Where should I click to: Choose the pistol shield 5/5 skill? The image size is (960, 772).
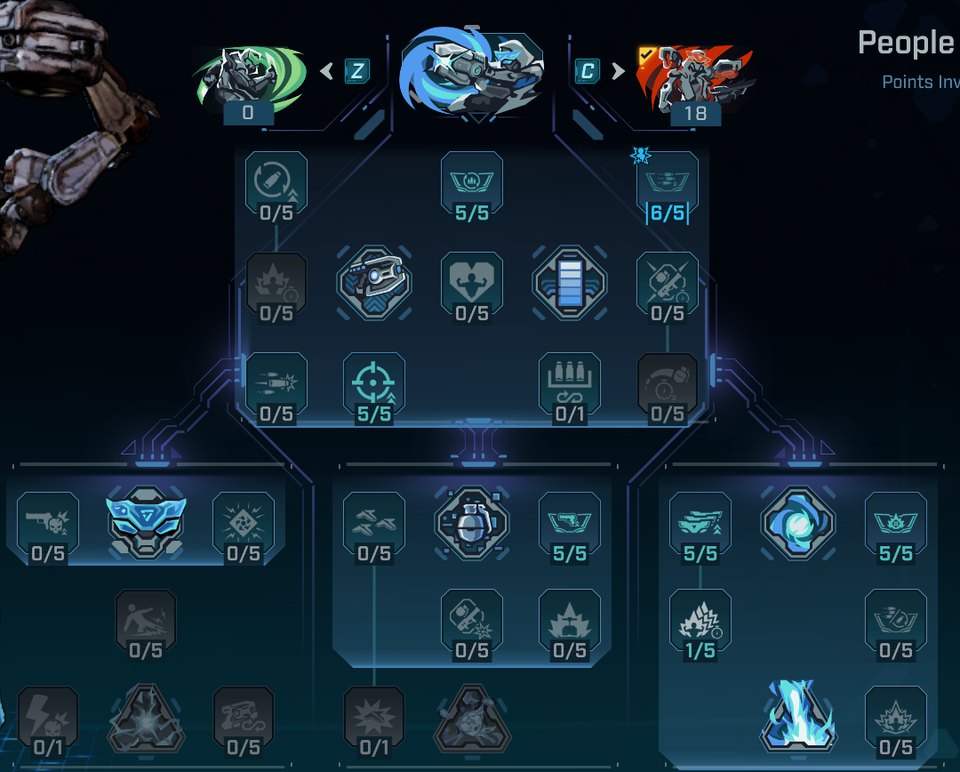click(x=569, y=524)
